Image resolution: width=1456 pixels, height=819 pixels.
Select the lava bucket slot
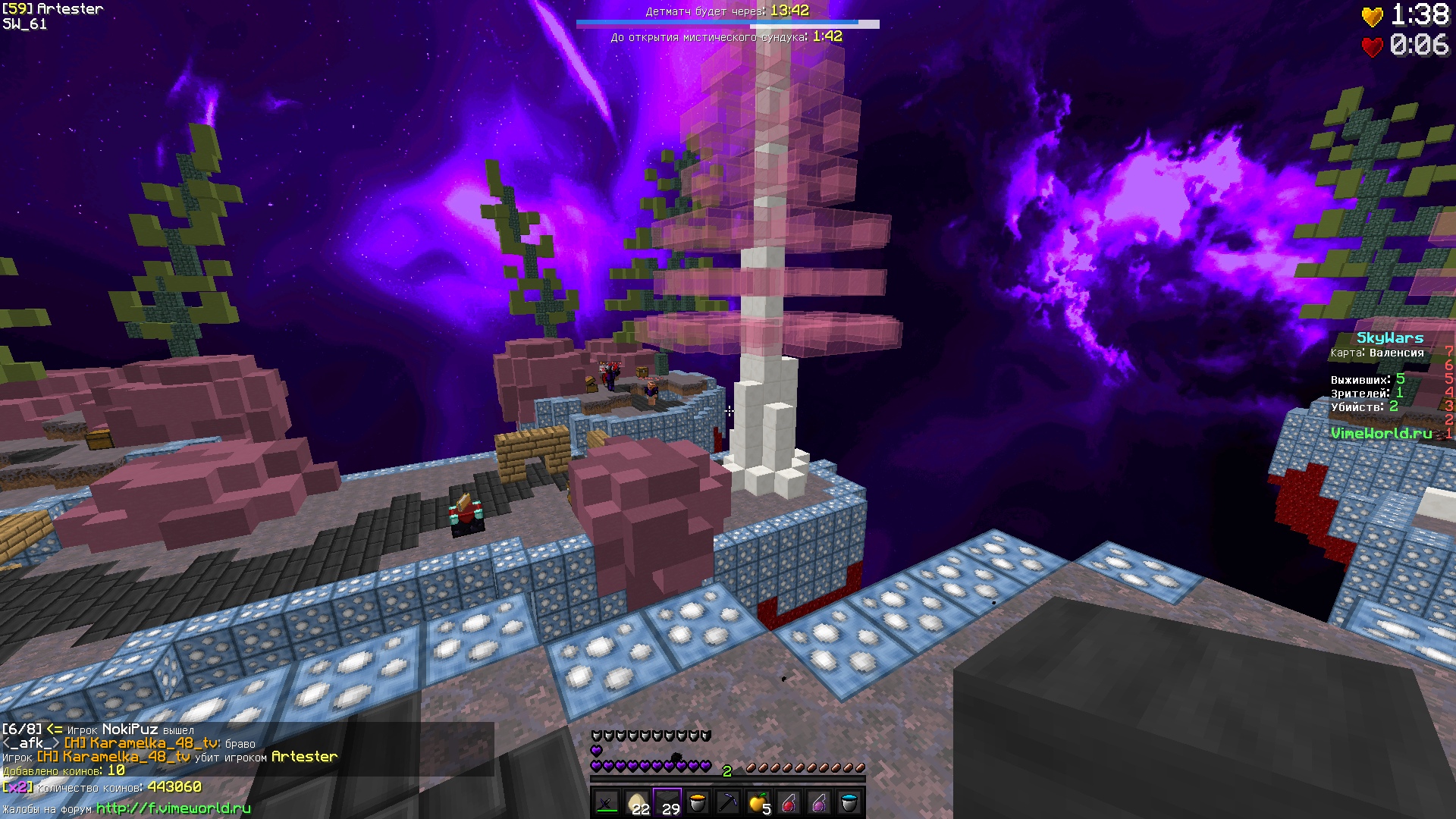pos(698,802)
